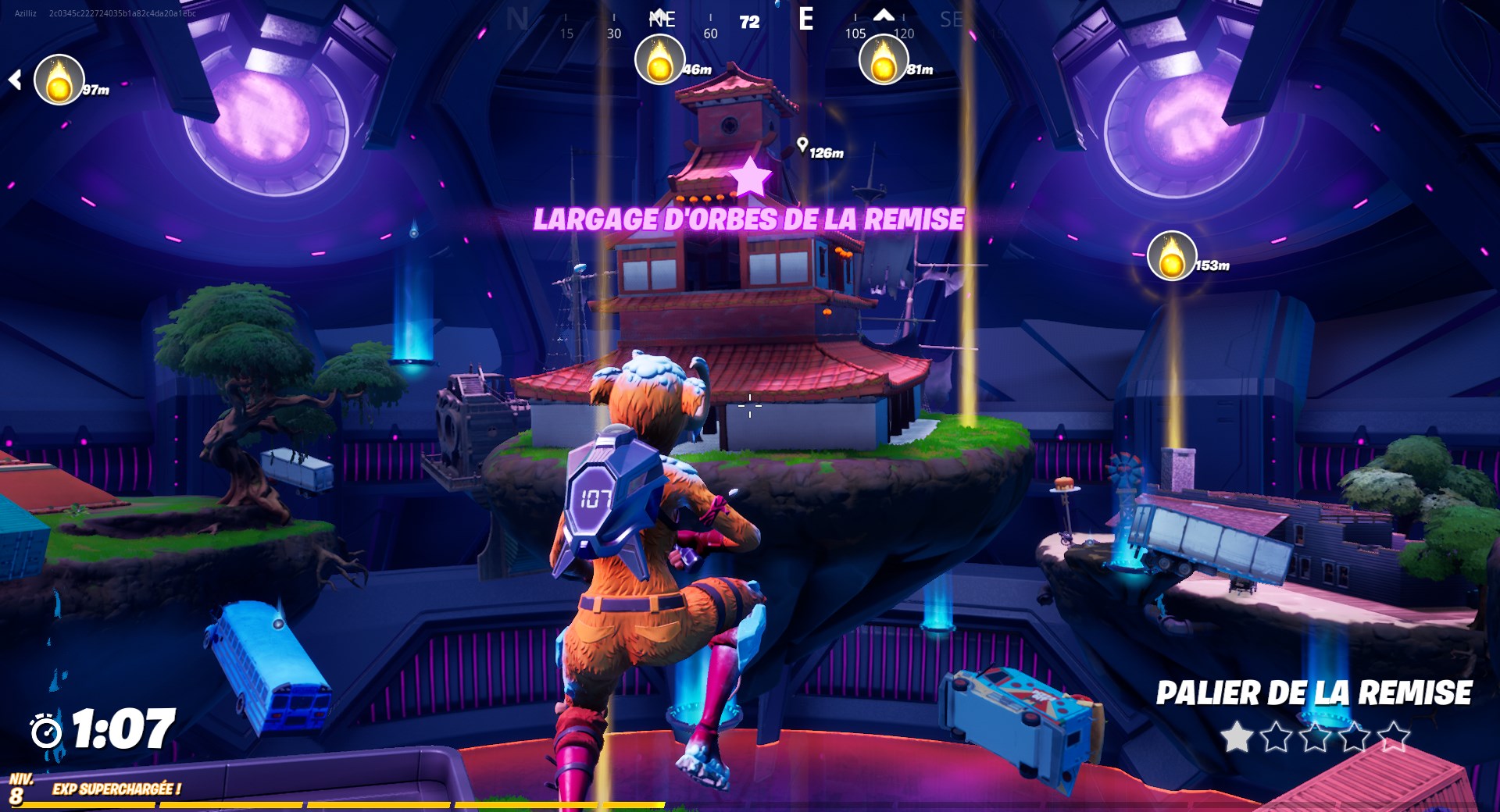Click the stopwatch icon next to the timer
This screenshot has width=1500, height=812.
click(x=45, y=734)
